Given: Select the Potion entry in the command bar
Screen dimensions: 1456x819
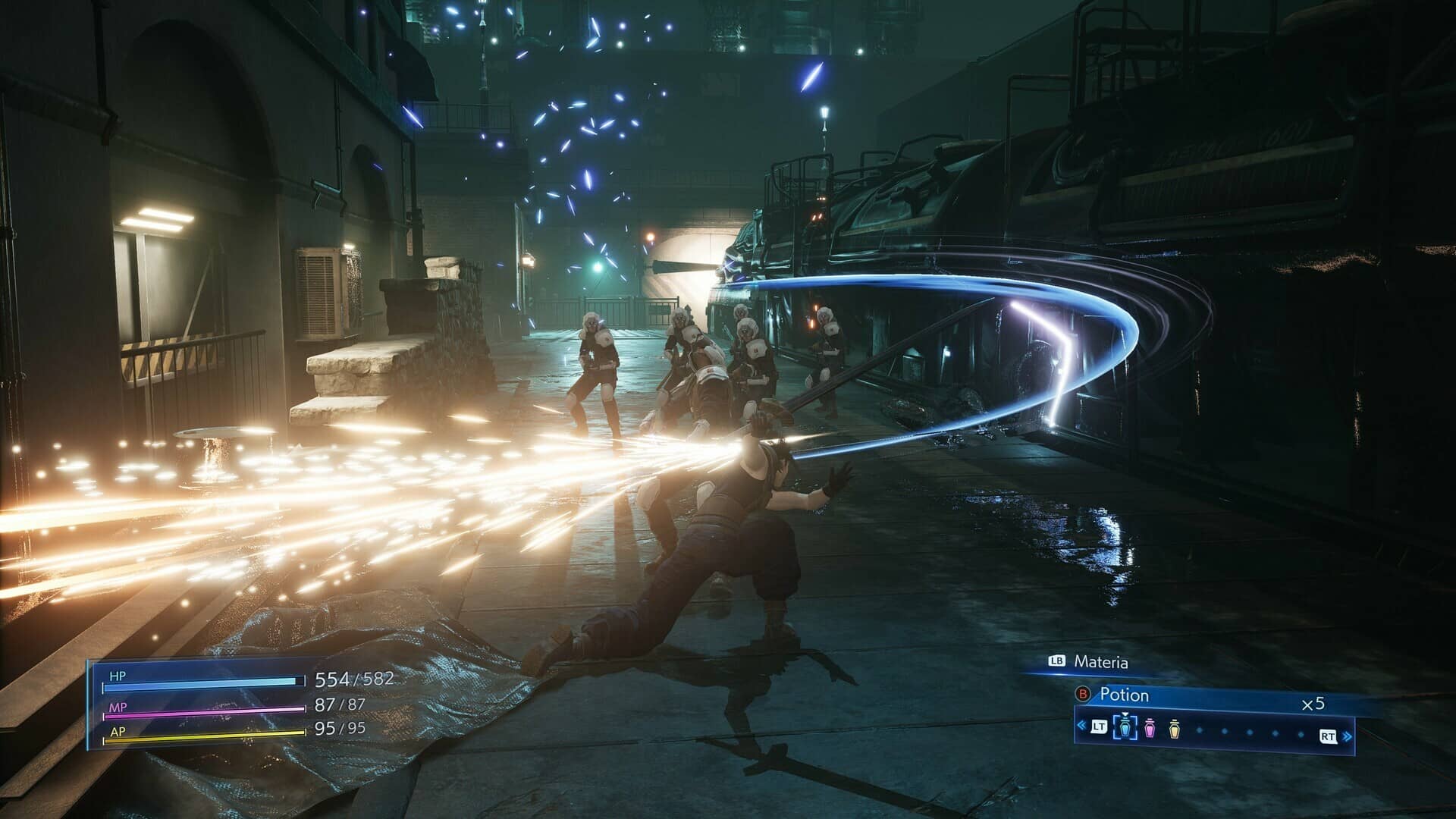Looking at the screenshot, I should (x=1123, y=695).
